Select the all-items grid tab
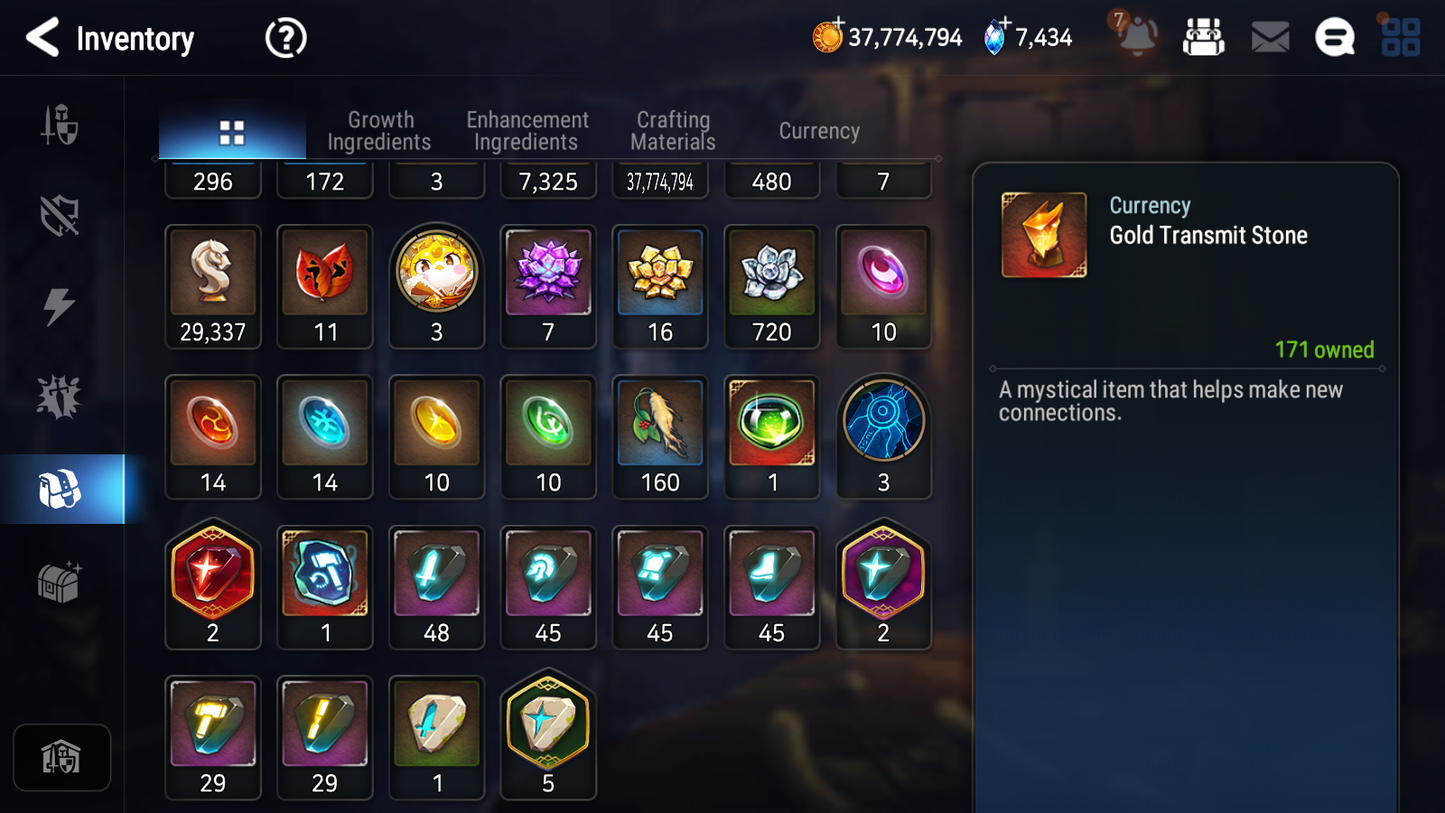The width and height of the screenshot is (1445, 813). point(232,130)
